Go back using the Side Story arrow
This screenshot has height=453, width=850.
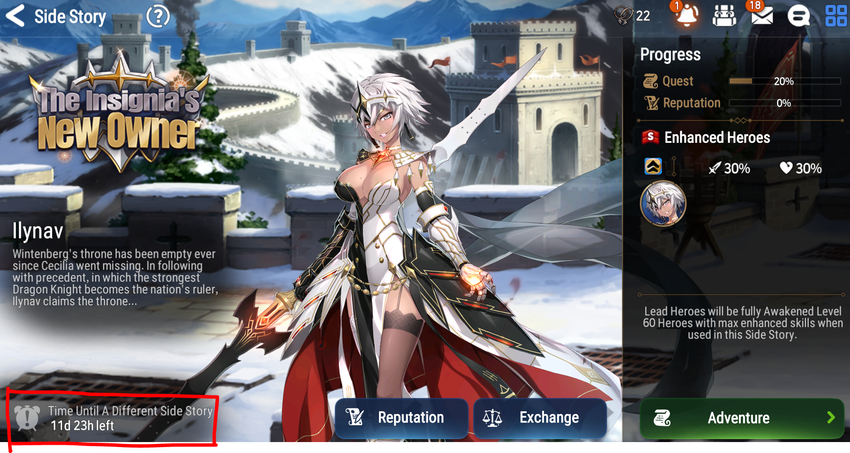pos(15,16)
